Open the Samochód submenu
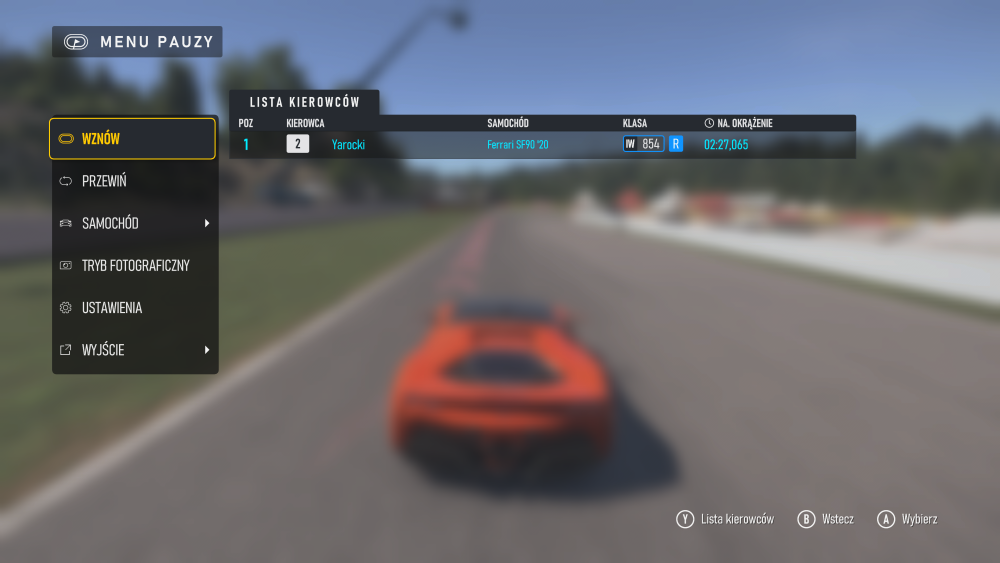 coord(134,223)
